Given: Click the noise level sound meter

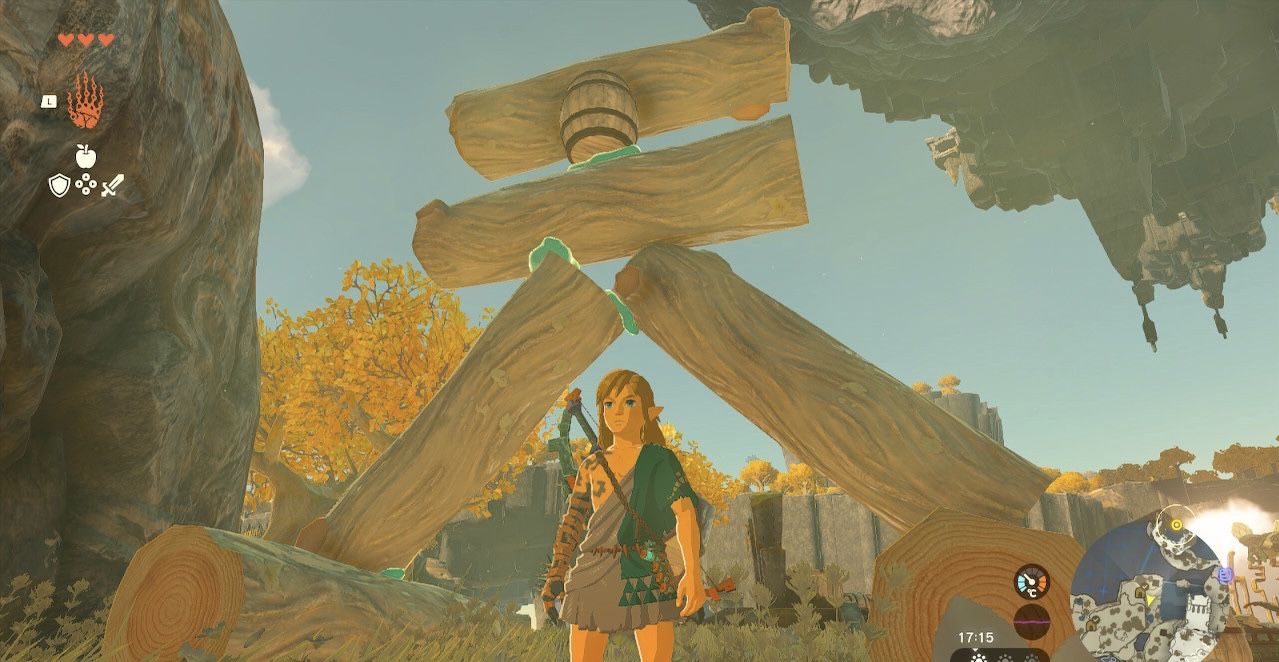Looking at the screenshot, I should click(1031, 621).
